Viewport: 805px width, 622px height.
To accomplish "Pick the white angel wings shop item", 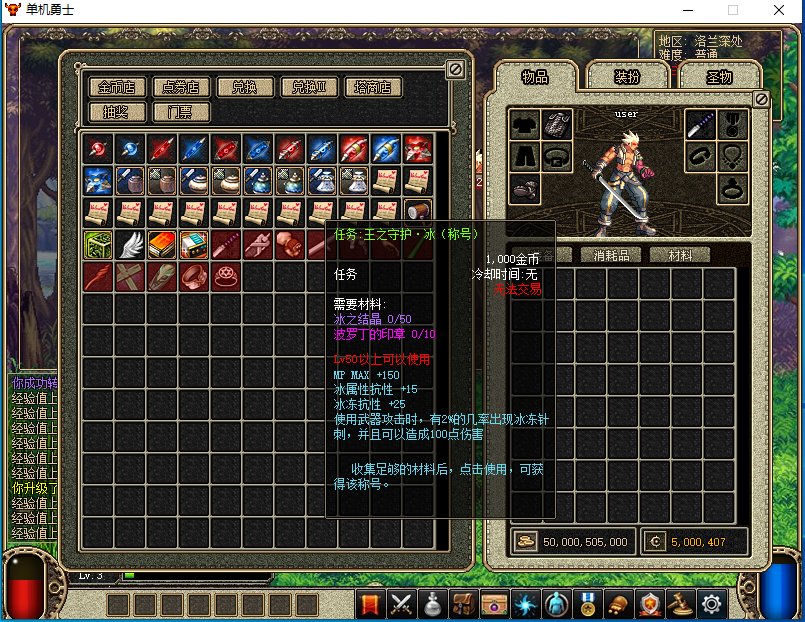I will pos(130,245).
